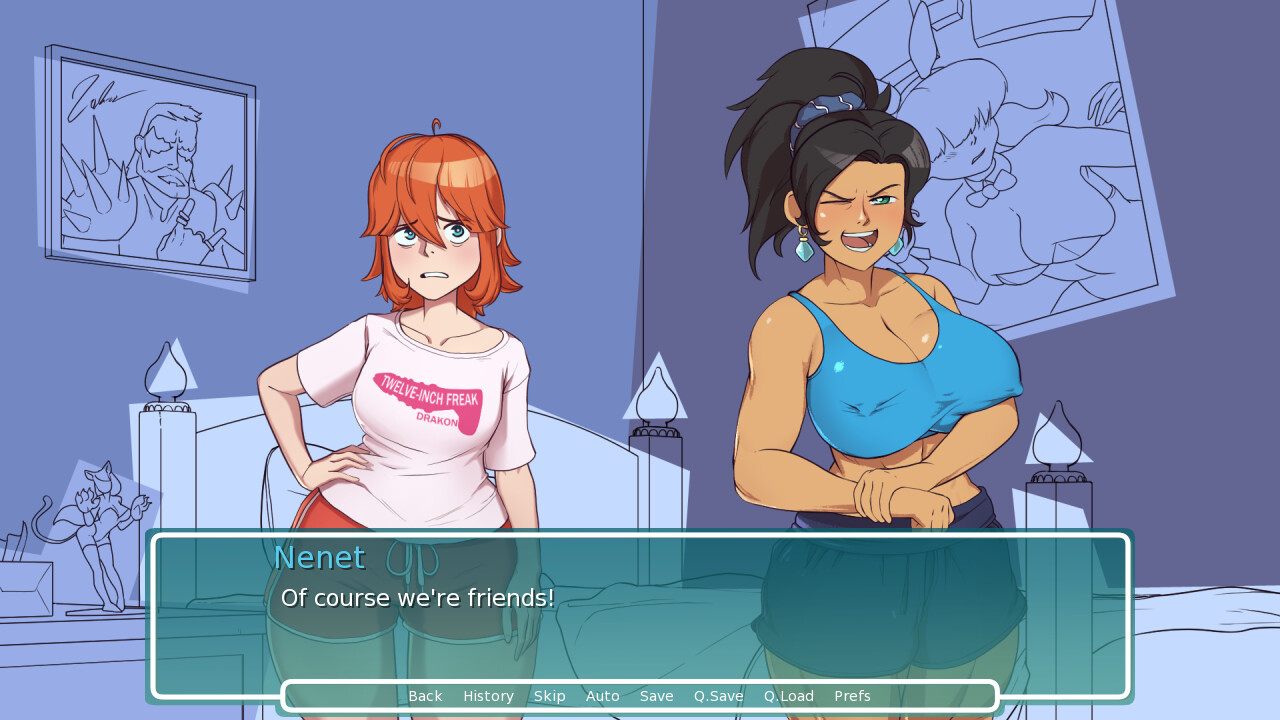The image size is (1280, 720).
Task: Open the Save screen
Action: point(656,696)
